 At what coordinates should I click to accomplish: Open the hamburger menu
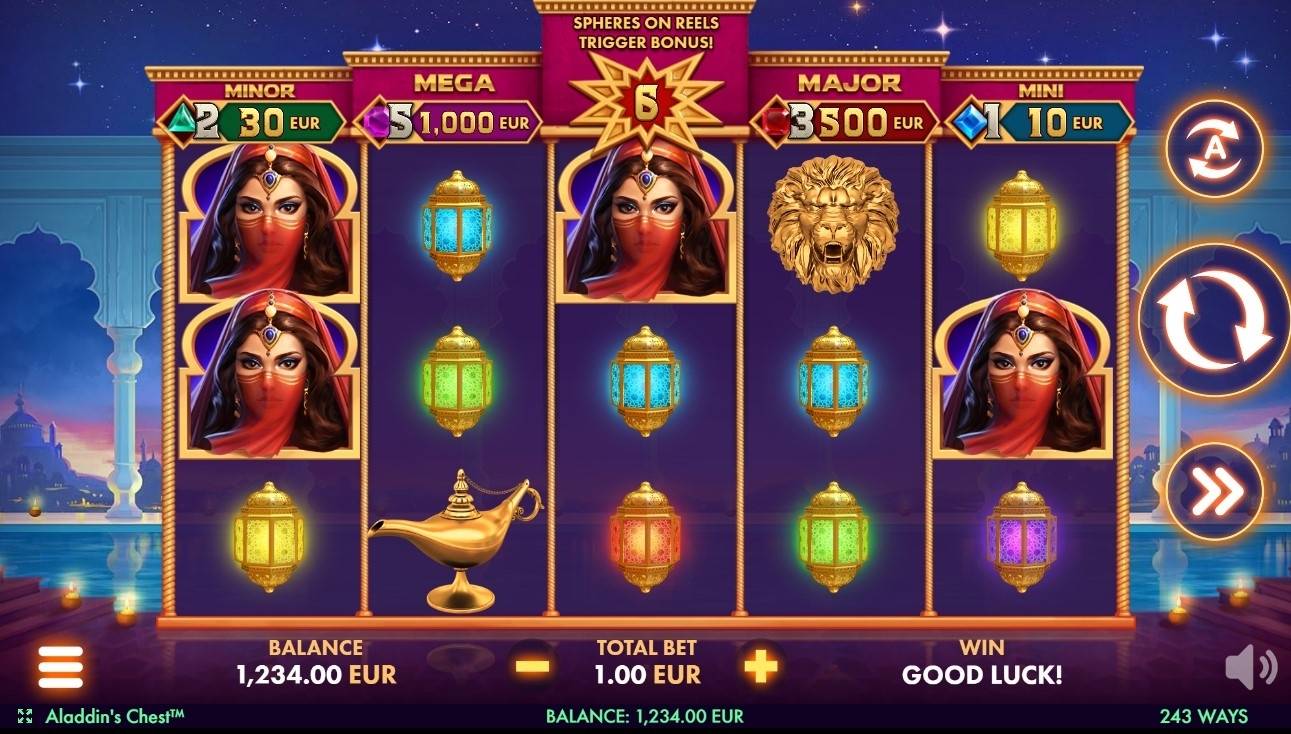click(x=61, y=666)
